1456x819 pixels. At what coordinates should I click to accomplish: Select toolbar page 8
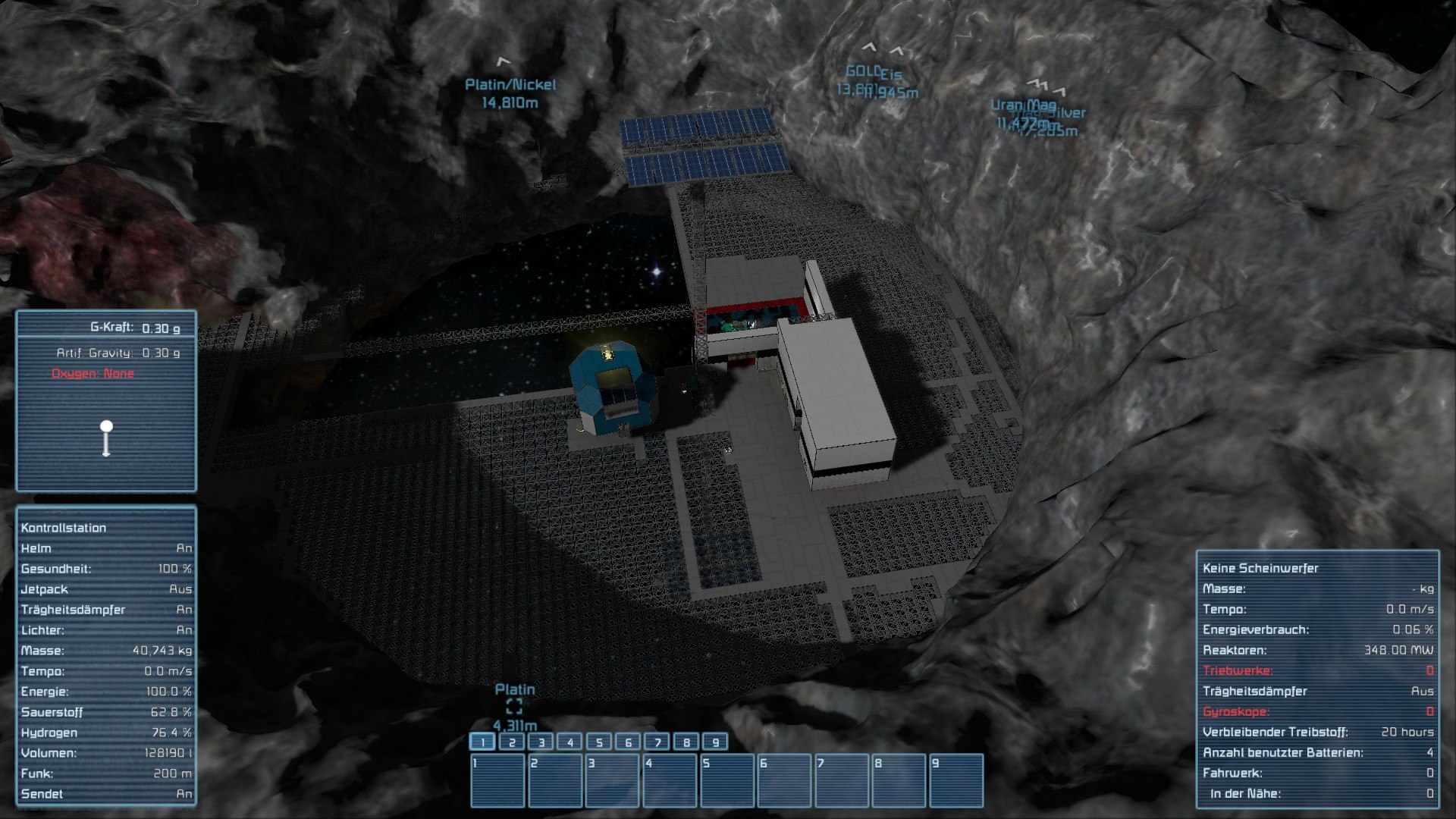coord(686,742)
